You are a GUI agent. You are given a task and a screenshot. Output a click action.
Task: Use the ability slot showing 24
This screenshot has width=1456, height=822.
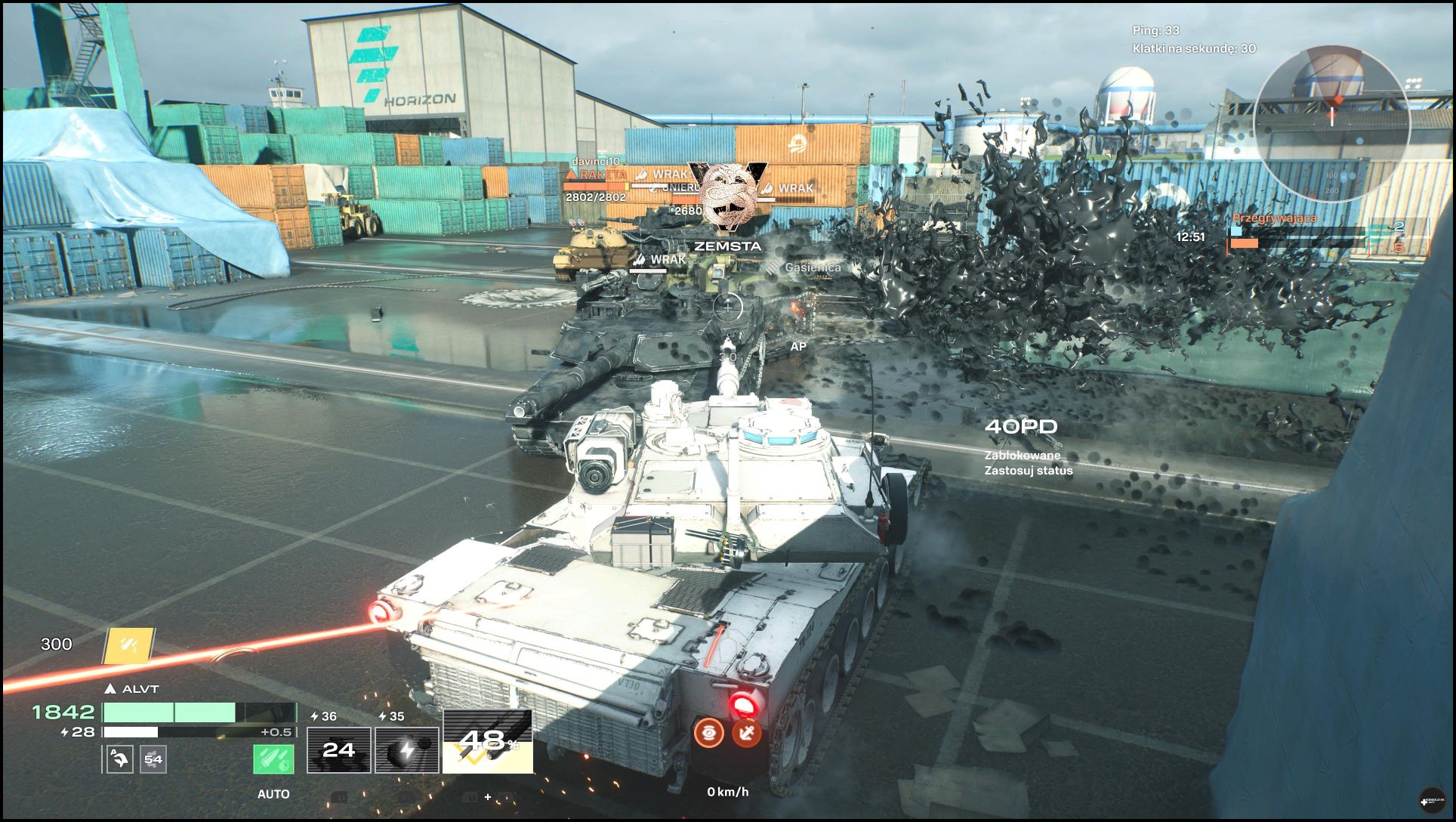[x=338, y=749]
